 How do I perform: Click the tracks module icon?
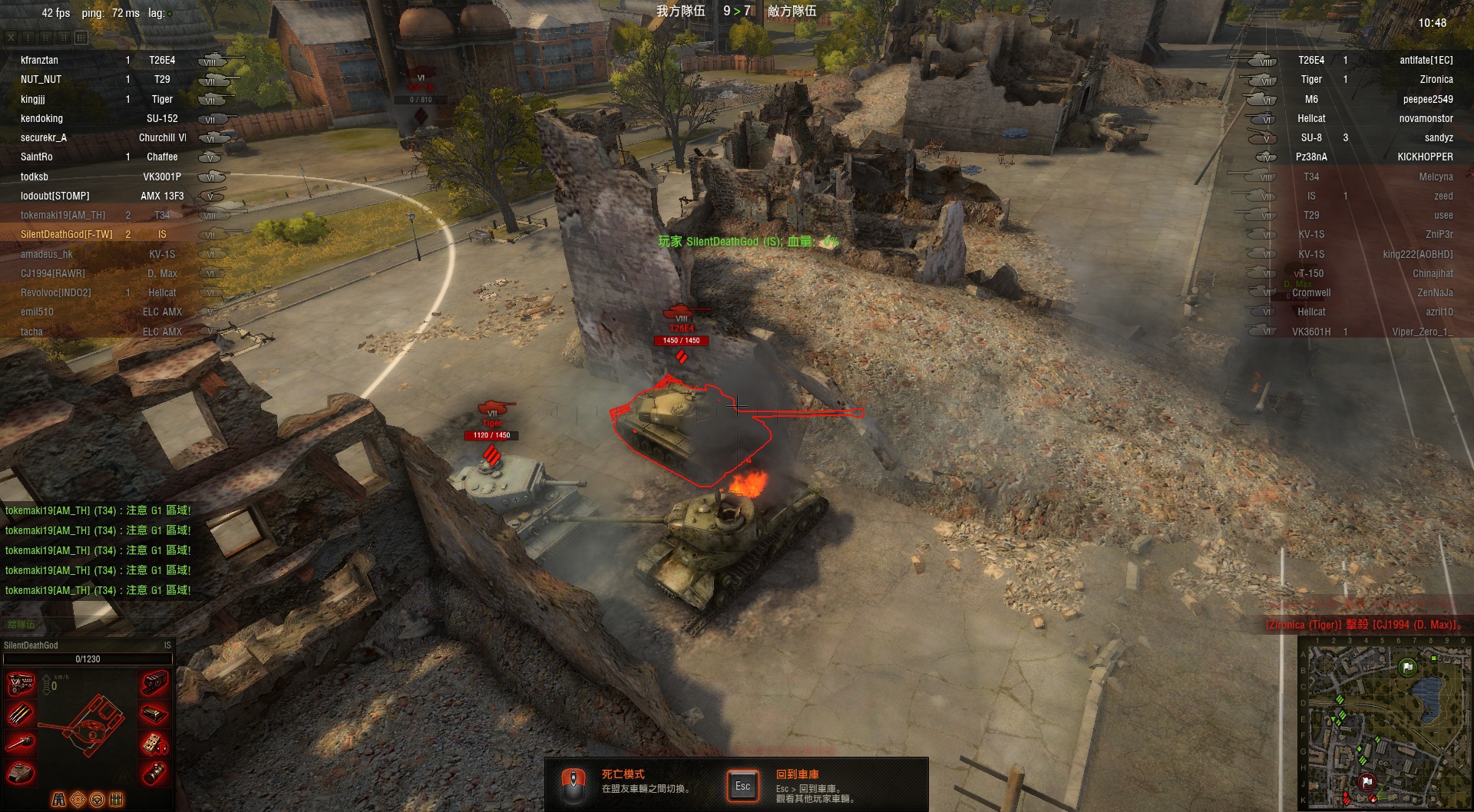point(155,682)
